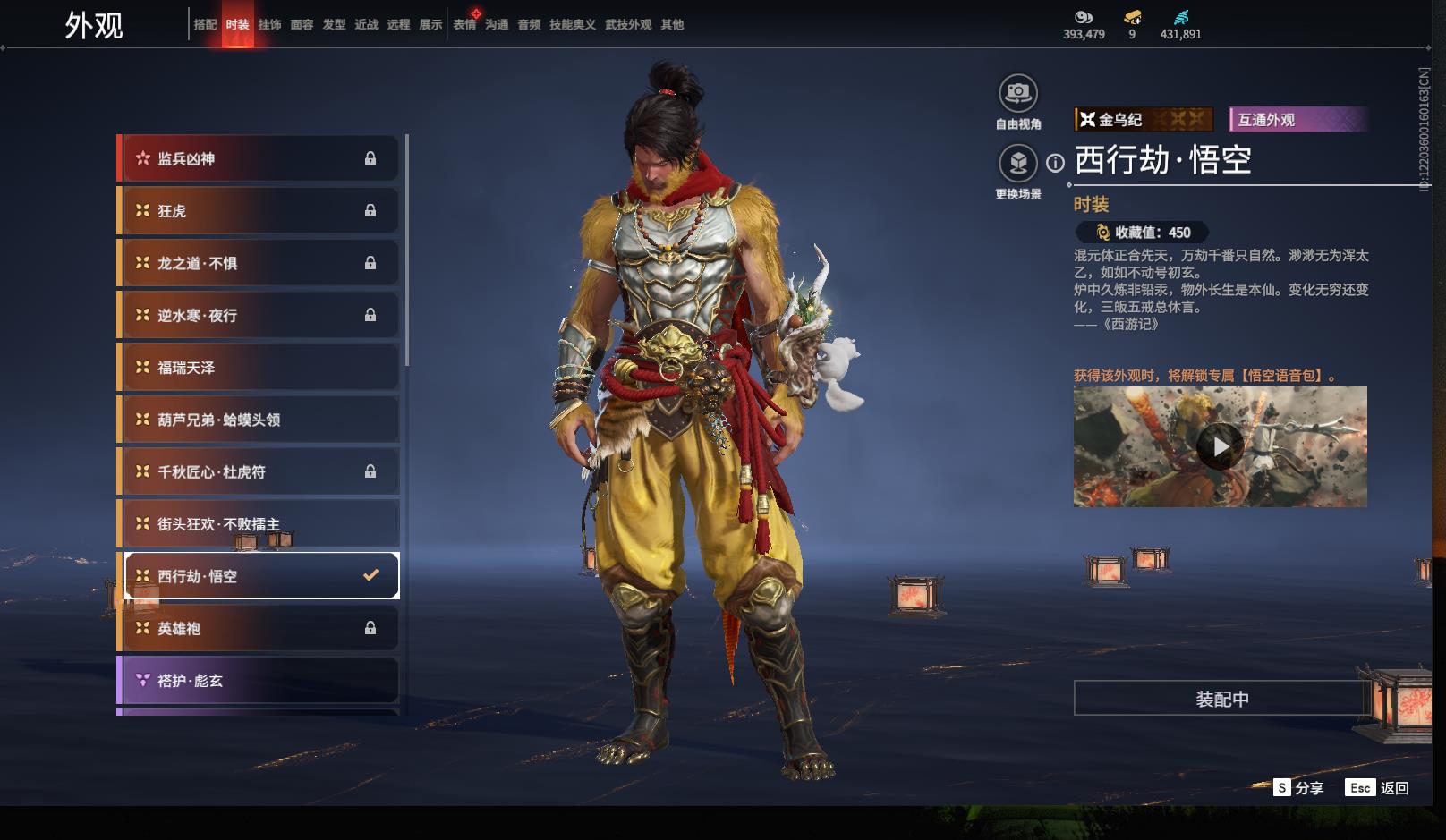Pick the 葫芦兄弟·蛤蟆头领 costume
1446x840 pixels.
258,420
